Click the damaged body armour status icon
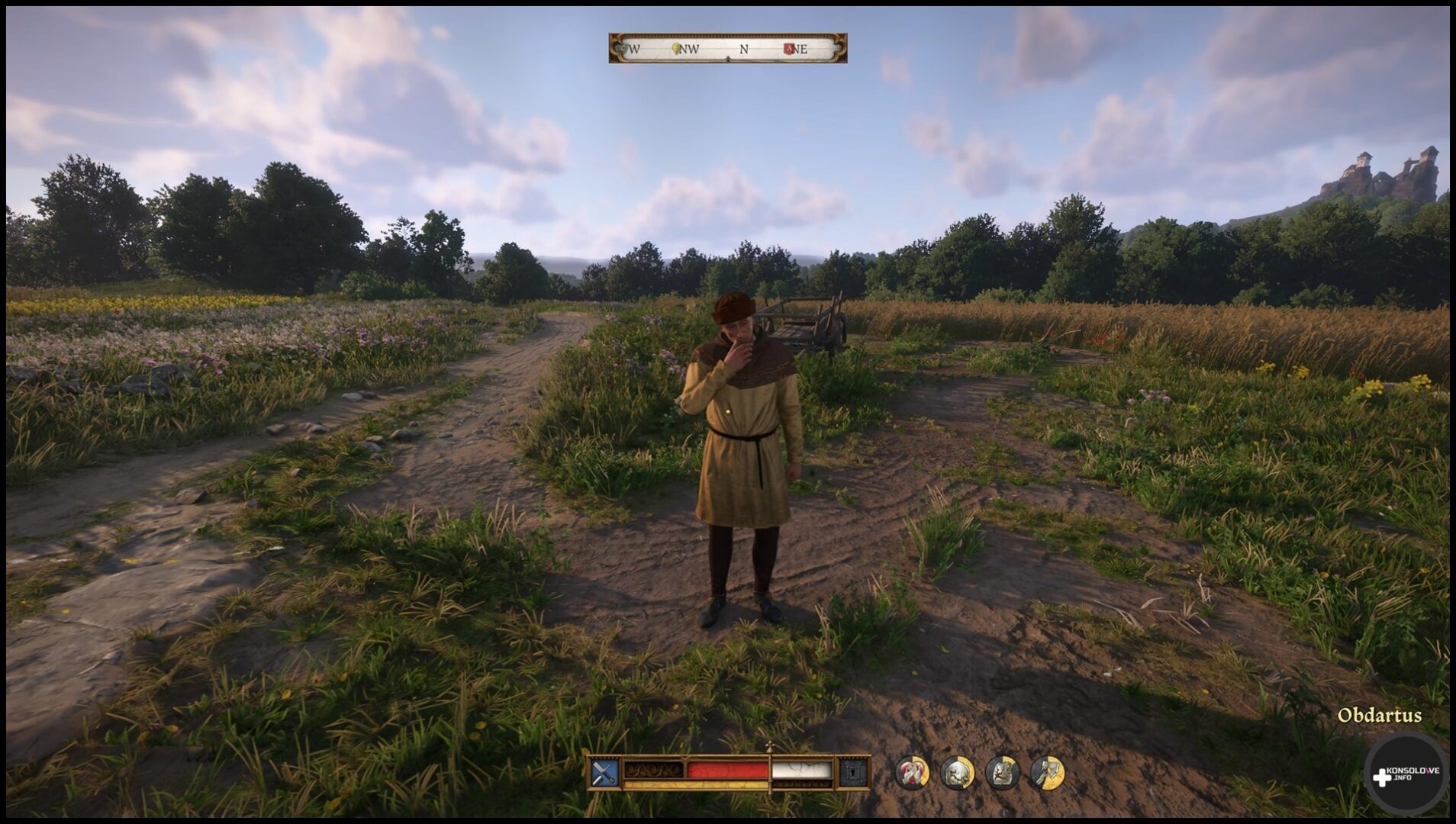 point(1002,773)
